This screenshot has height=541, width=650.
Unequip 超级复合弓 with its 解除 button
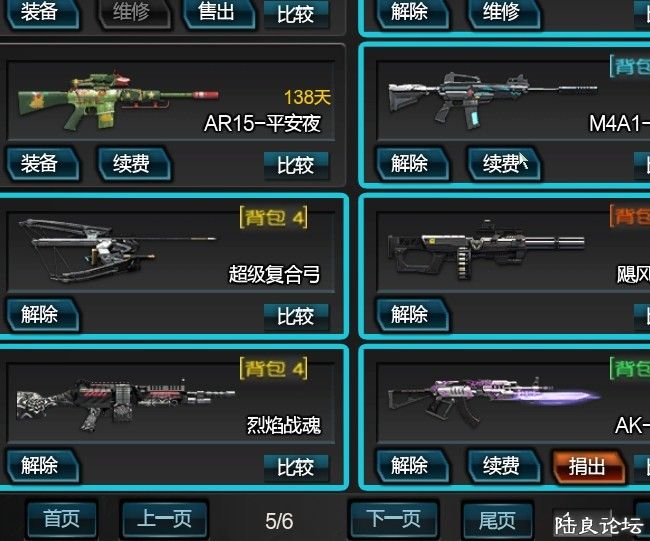tap(40, 315)
